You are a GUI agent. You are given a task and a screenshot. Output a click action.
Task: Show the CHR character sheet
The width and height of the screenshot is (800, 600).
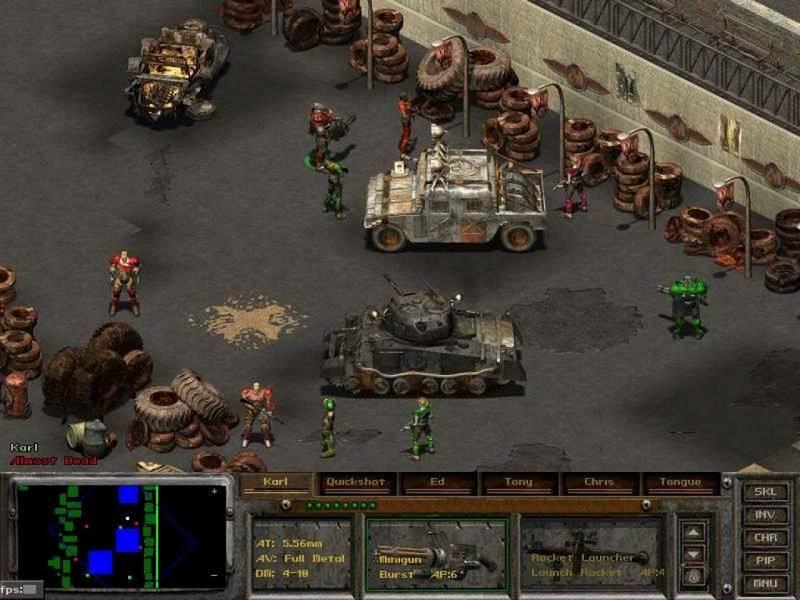pyautogui.click(x=765, y=539)
